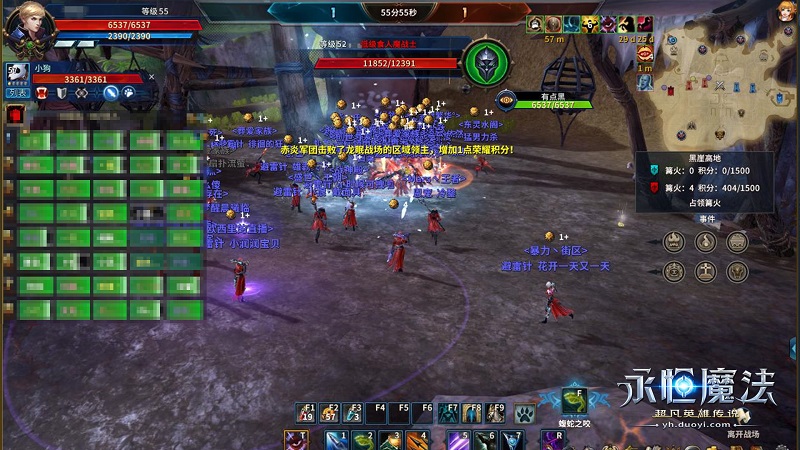Use the F1 hotbar item slot
This screenshot has width=800, height=450.
305,412
